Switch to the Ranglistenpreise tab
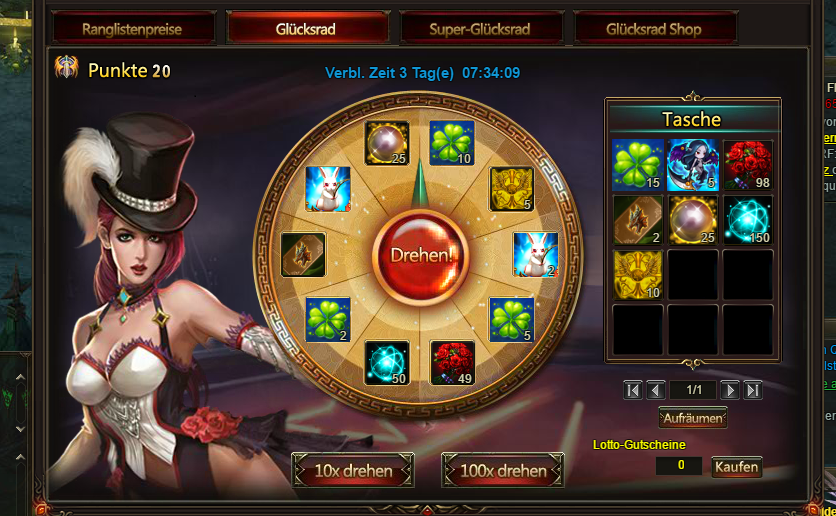Image resolution: width=836 pixels, height=516 pixels. 135,29
